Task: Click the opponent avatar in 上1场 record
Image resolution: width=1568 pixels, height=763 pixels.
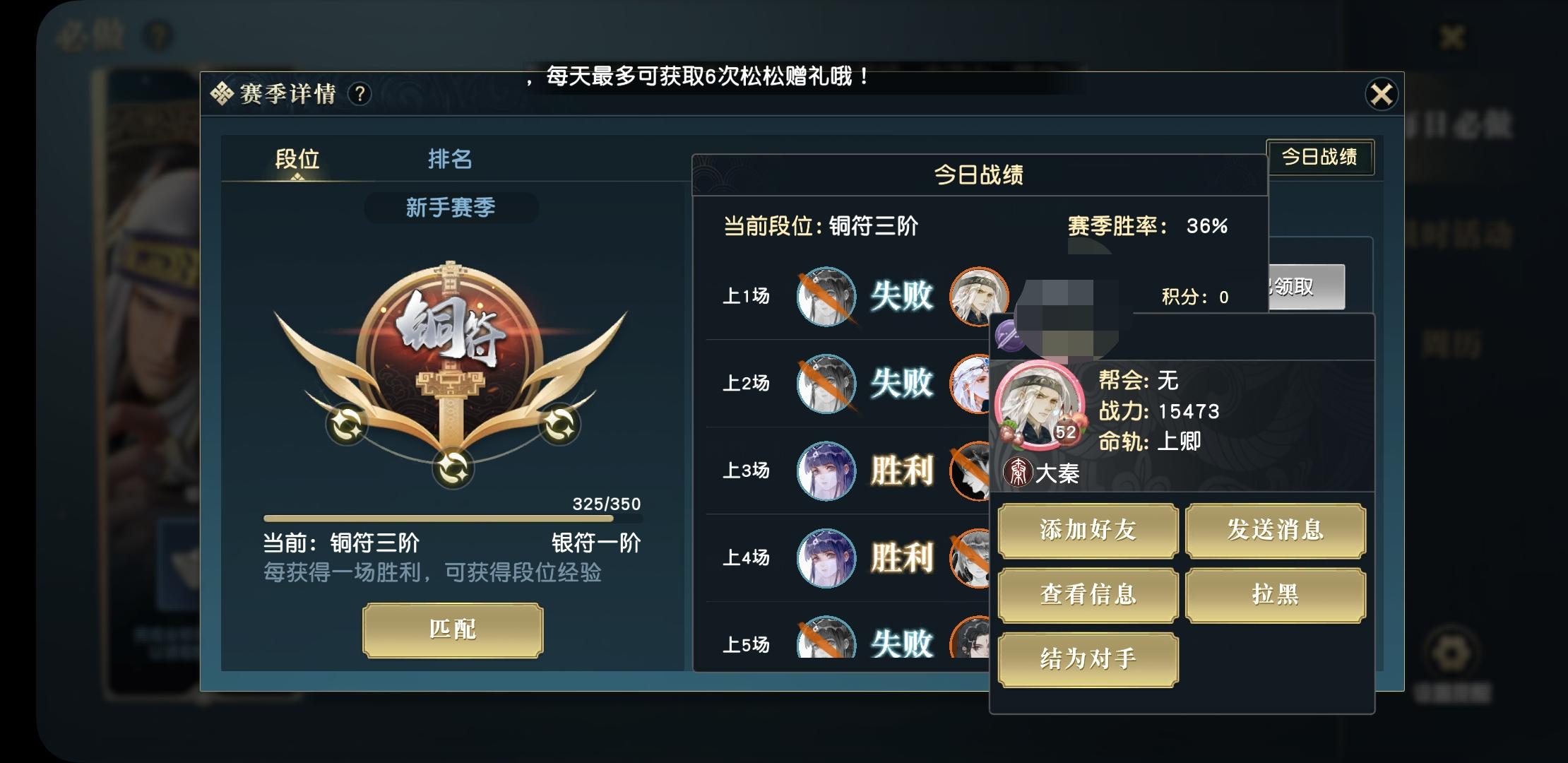Action: click(979, 297)
